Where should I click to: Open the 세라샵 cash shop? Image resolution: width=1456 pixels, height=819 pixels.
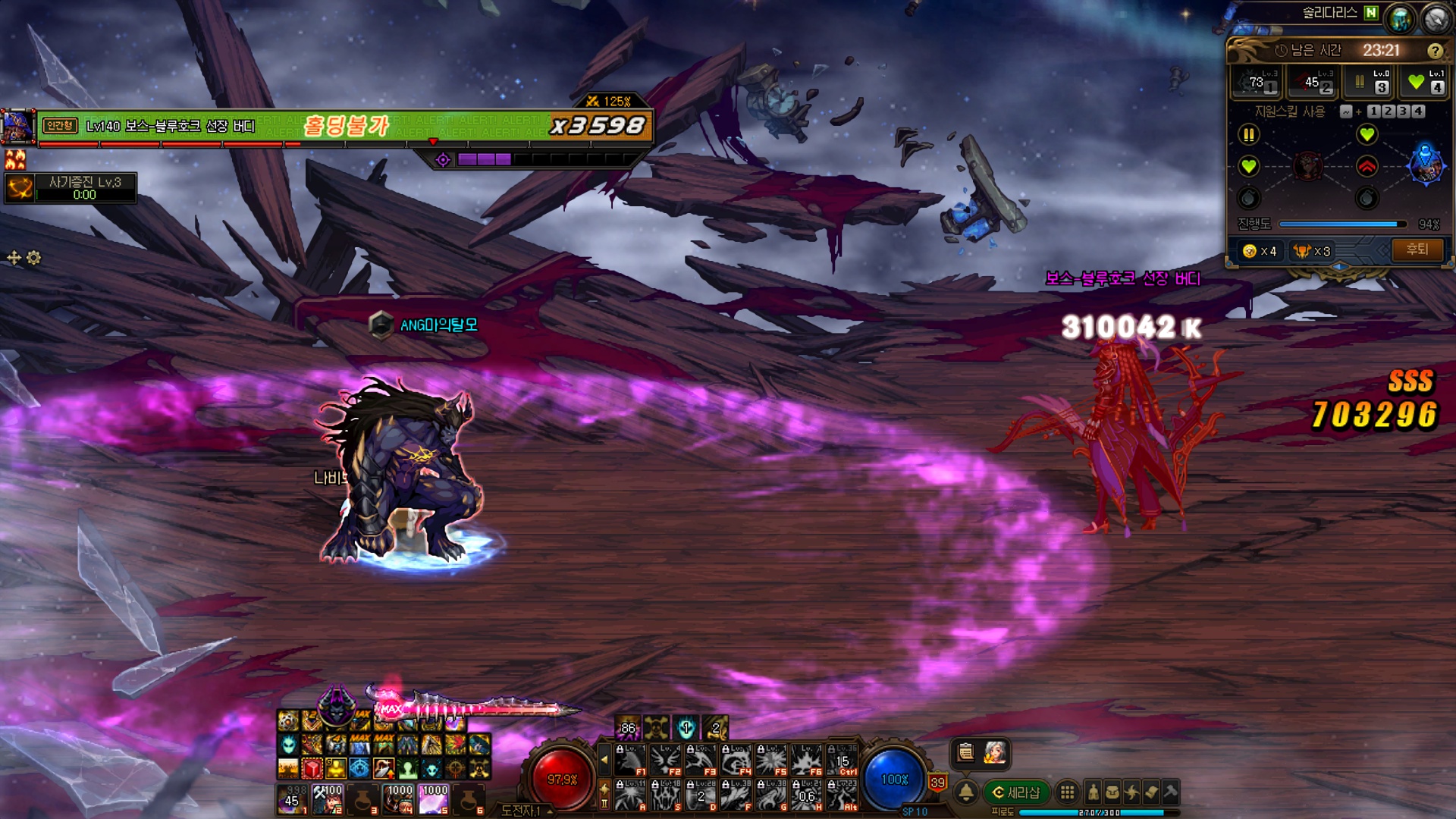coord(1016,792)
